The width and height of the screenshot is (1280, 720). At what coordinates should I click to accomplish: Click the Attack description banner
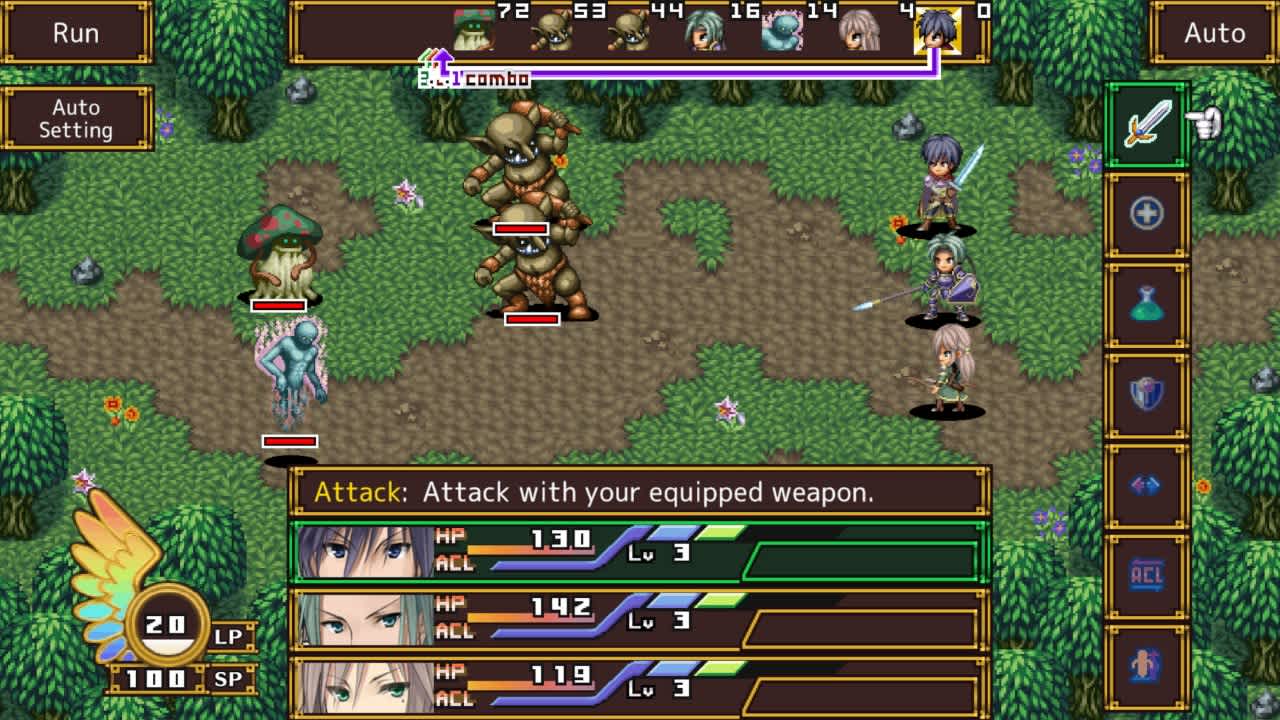point(640,492)
